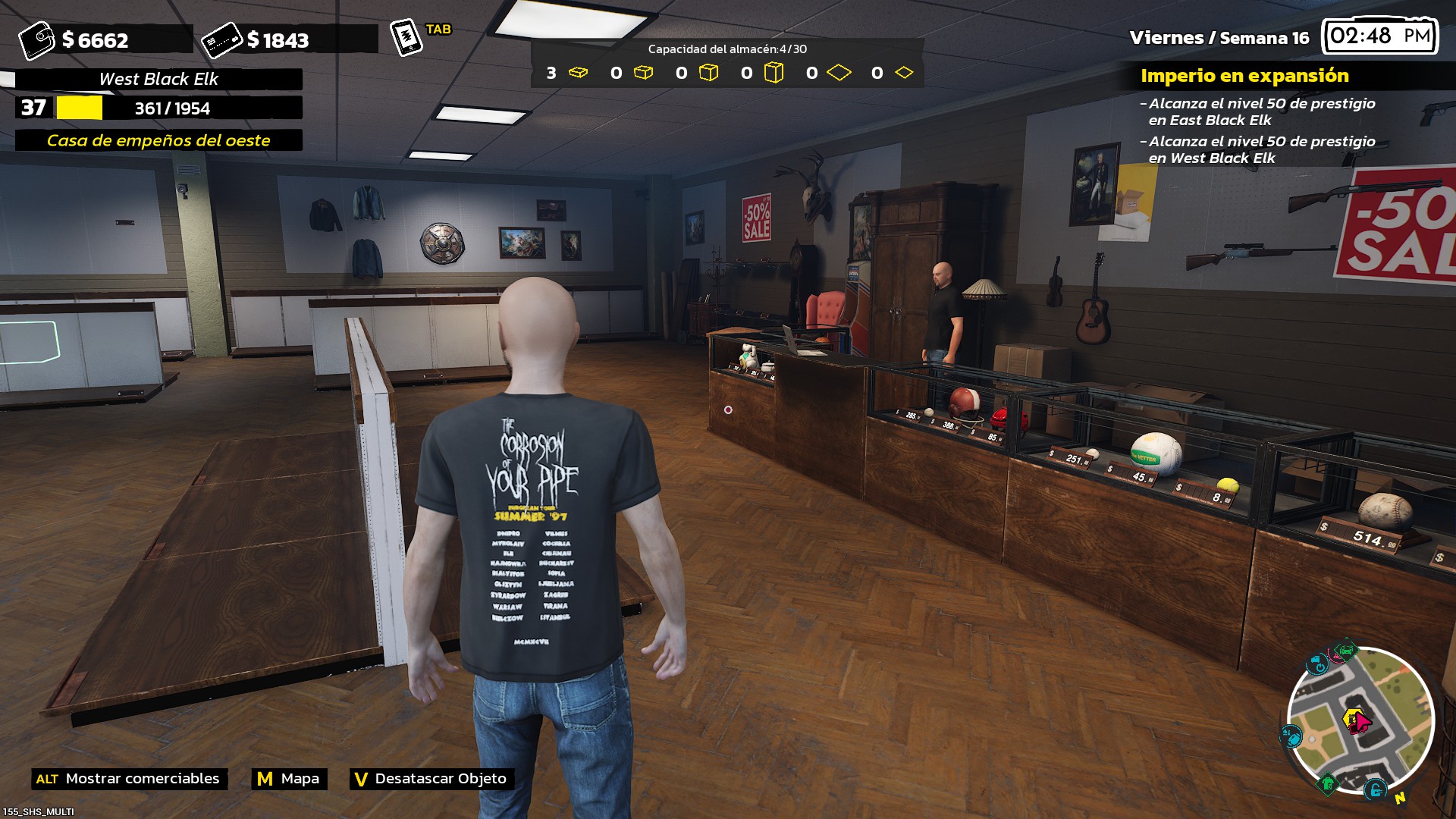
Task: Click the Capacidad del almacén storage panel
Action: [x=726, y=64]
